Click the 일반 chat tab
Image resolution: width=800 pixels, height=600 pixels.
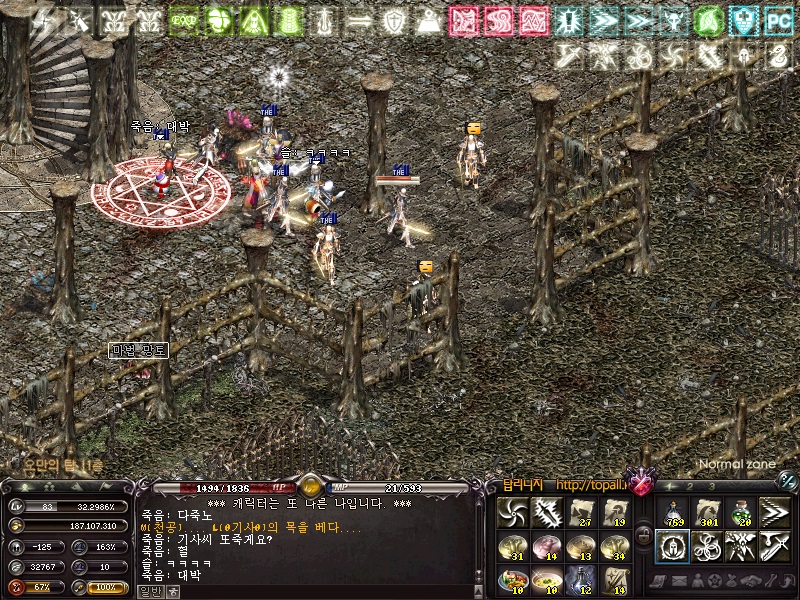pyautogui.click(x=150, y=591)
